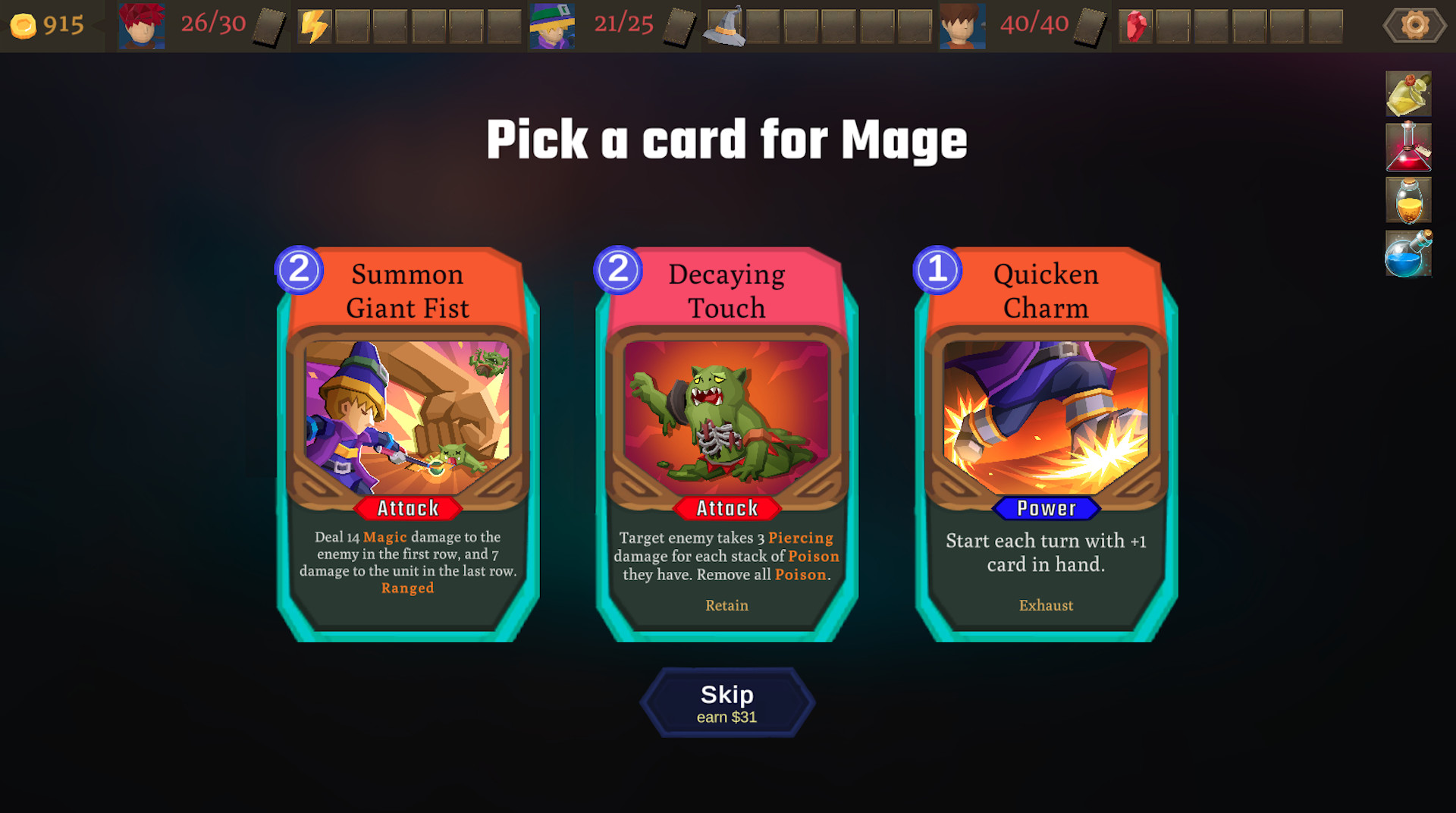Click the brown-haired hero at 40/40
1456x813 pixels.
click(x=962, y=25)
